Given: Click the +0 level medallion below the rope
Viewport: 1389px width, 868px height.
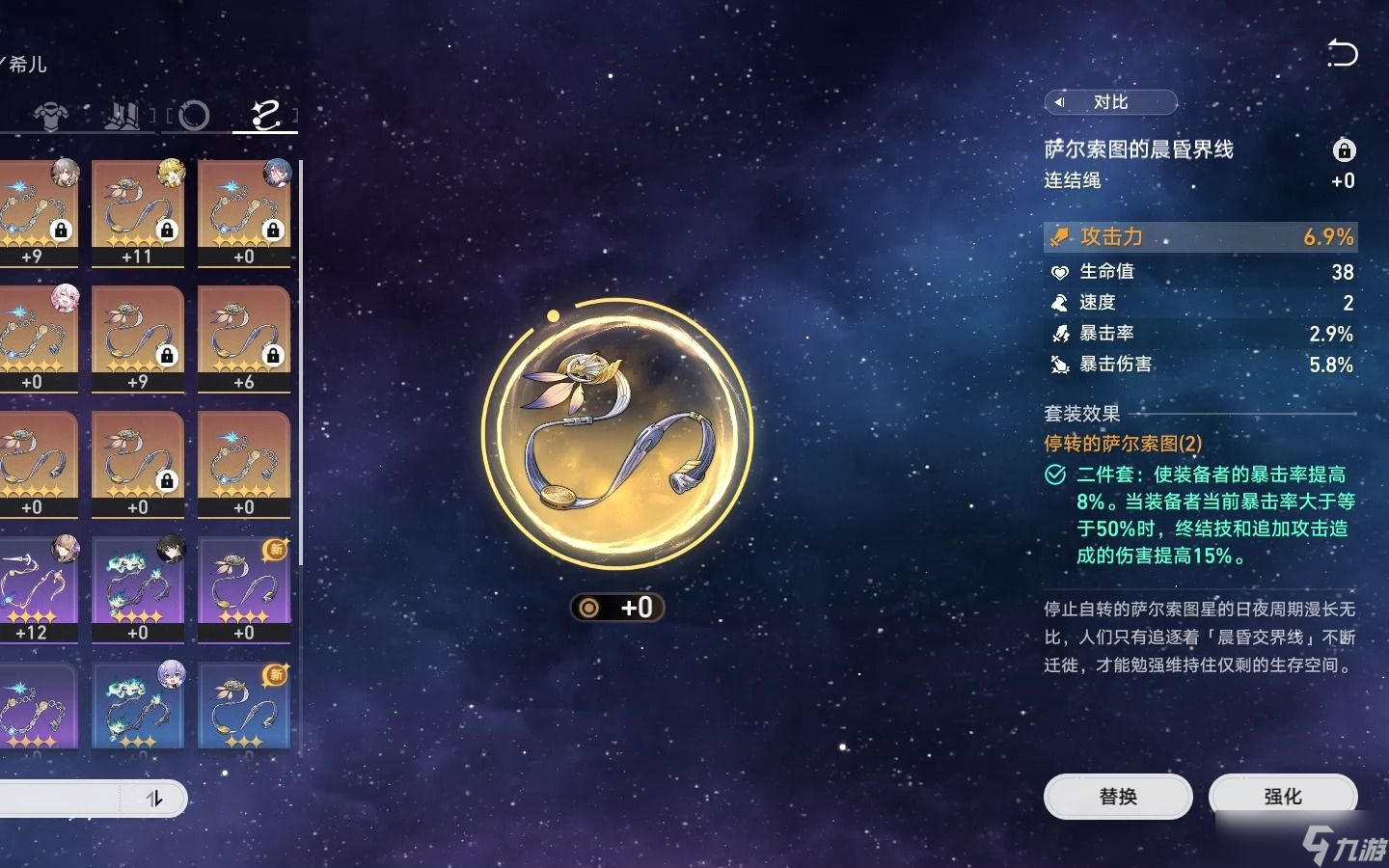Looking at the screenshot, I should point(617,608).
